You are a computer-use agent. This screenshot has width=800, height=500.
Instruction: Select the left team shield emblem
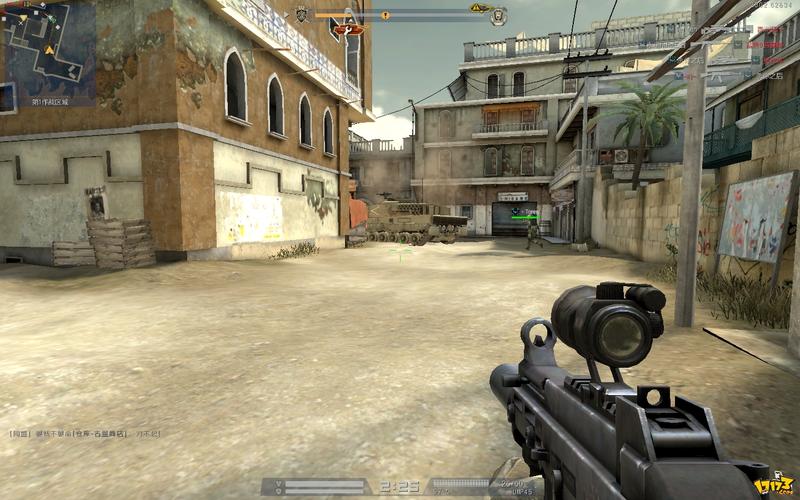tap(302, 14)
